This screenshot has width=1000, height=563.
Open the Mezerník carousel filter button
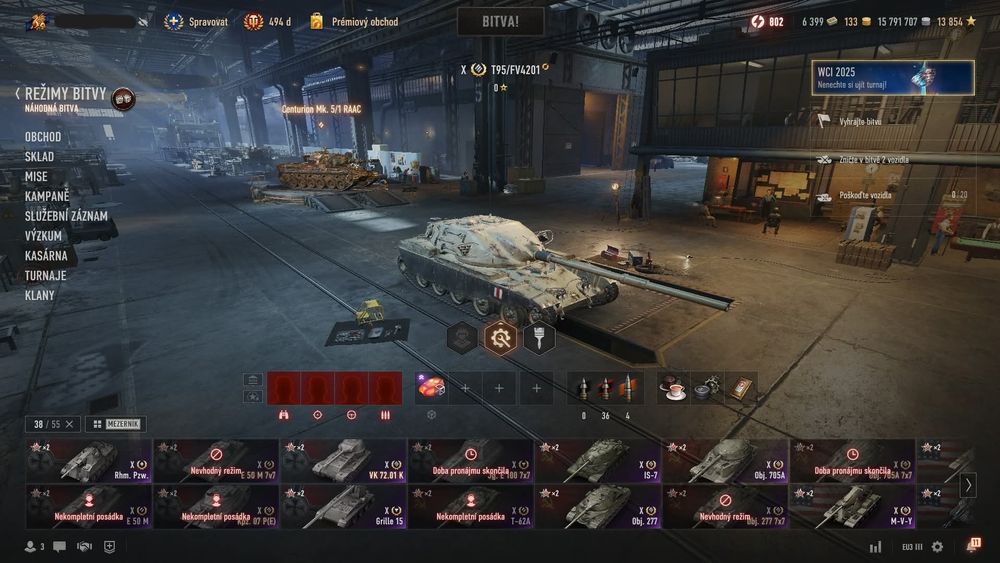click(x=116, y=424)
